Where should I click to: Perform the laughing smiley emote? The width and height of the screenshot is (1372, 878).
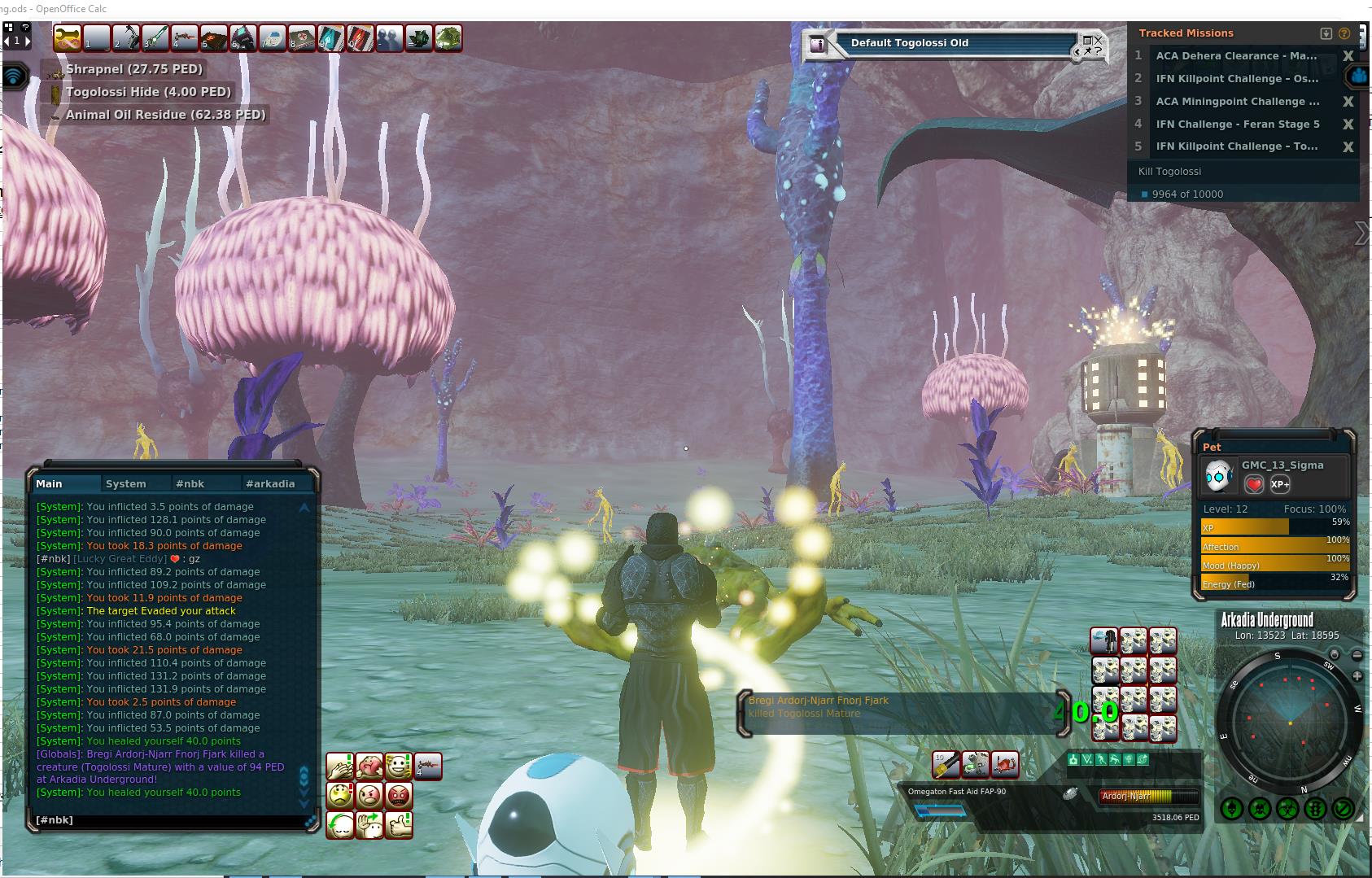399,766
